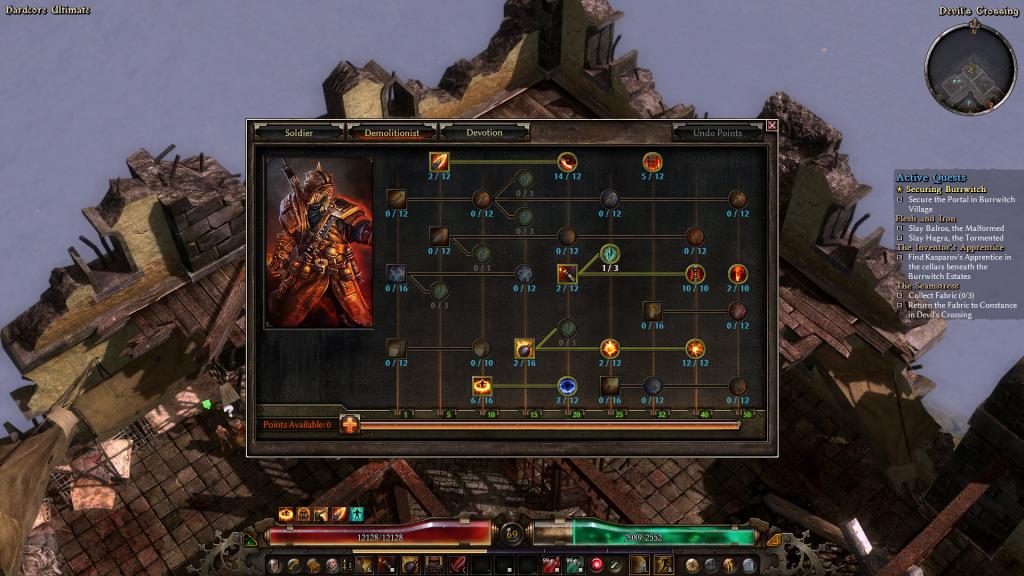The image size is (1024, 576).
Task: Select the Fire Strike skill at 2/12
Action: (x=440, y=161)
